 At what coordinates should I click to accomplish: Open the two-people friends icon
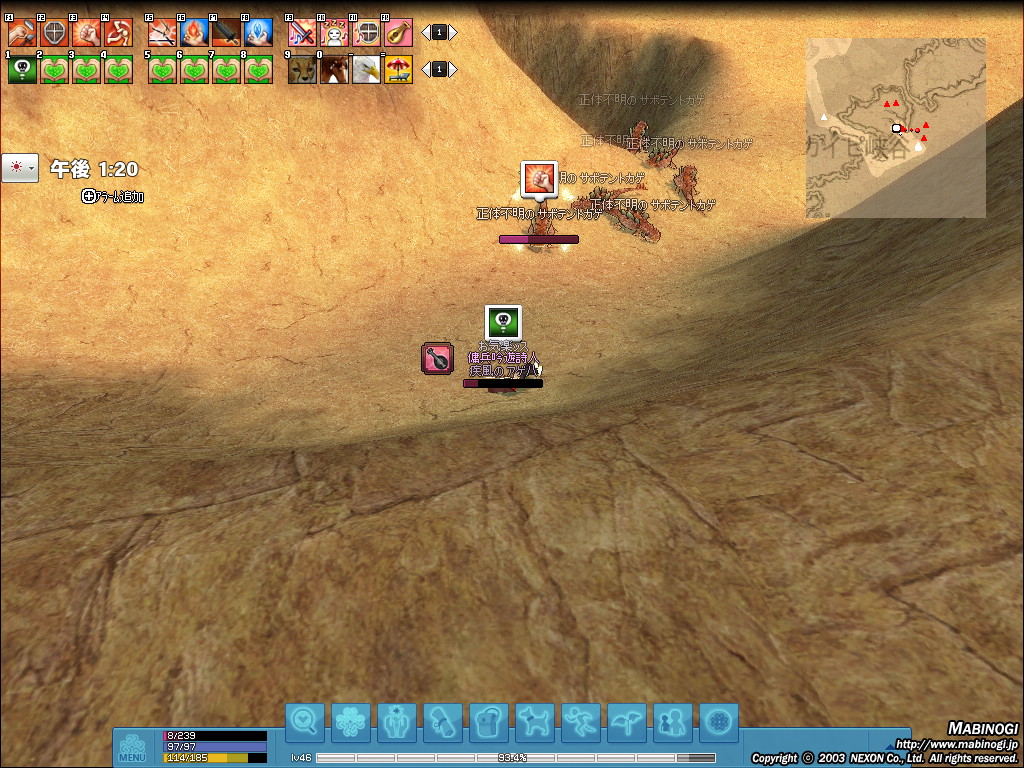[x=673, y=722]
